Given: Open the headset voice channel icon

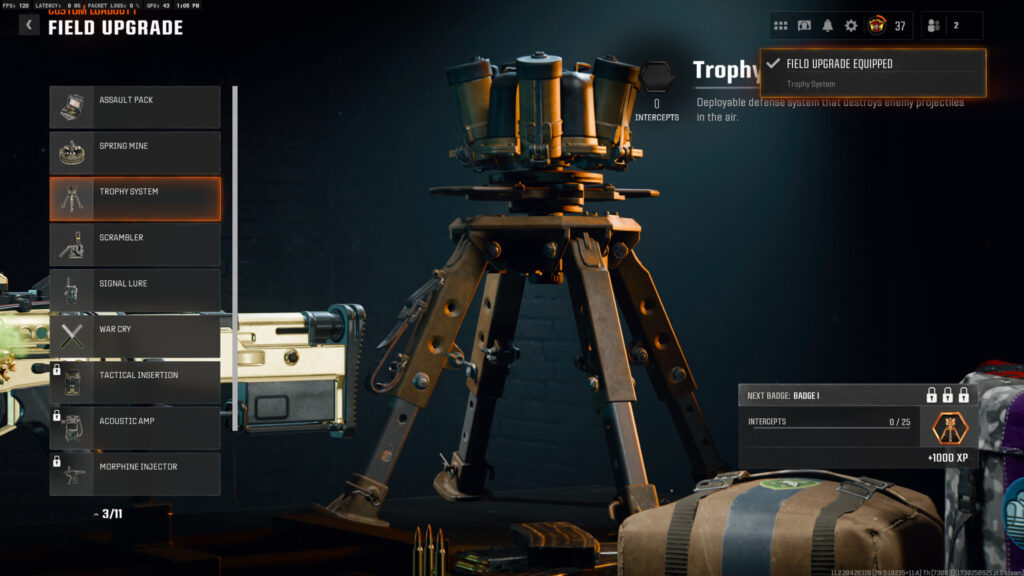Looking at the screenshot, I should 804,26.
